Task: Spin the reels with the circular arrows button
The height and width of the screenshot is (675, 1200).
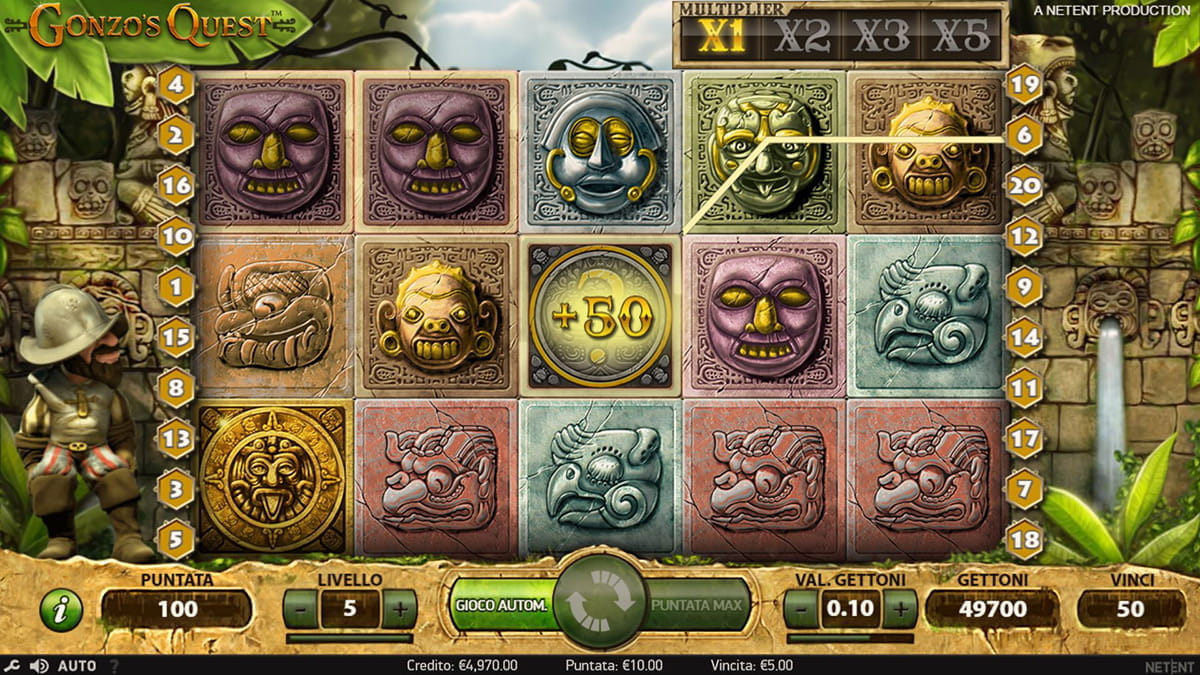Action: (x=600, y=604)
